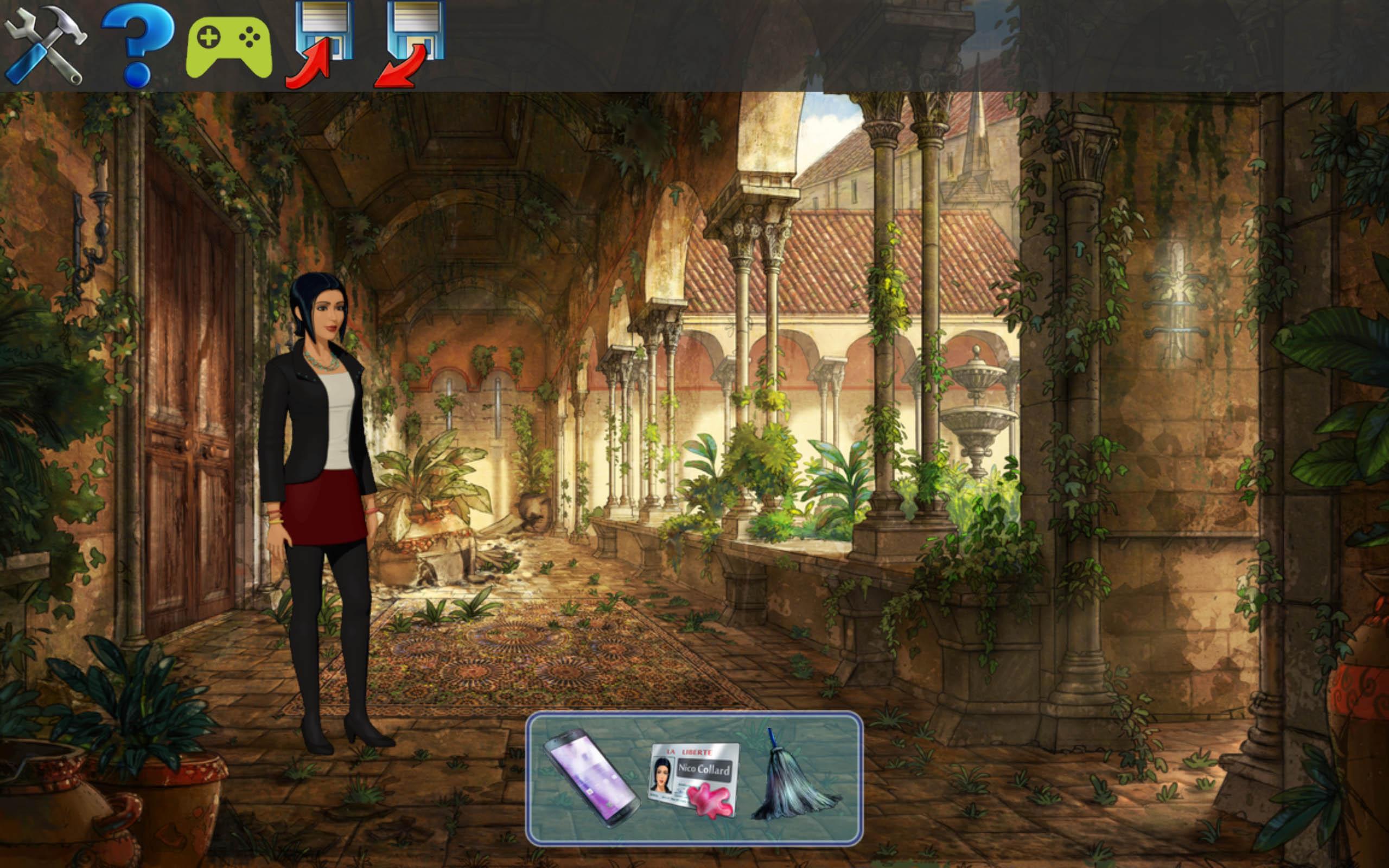
Task: Inspect the potted plant beside Nico
Action: click(x=436, y=500)
